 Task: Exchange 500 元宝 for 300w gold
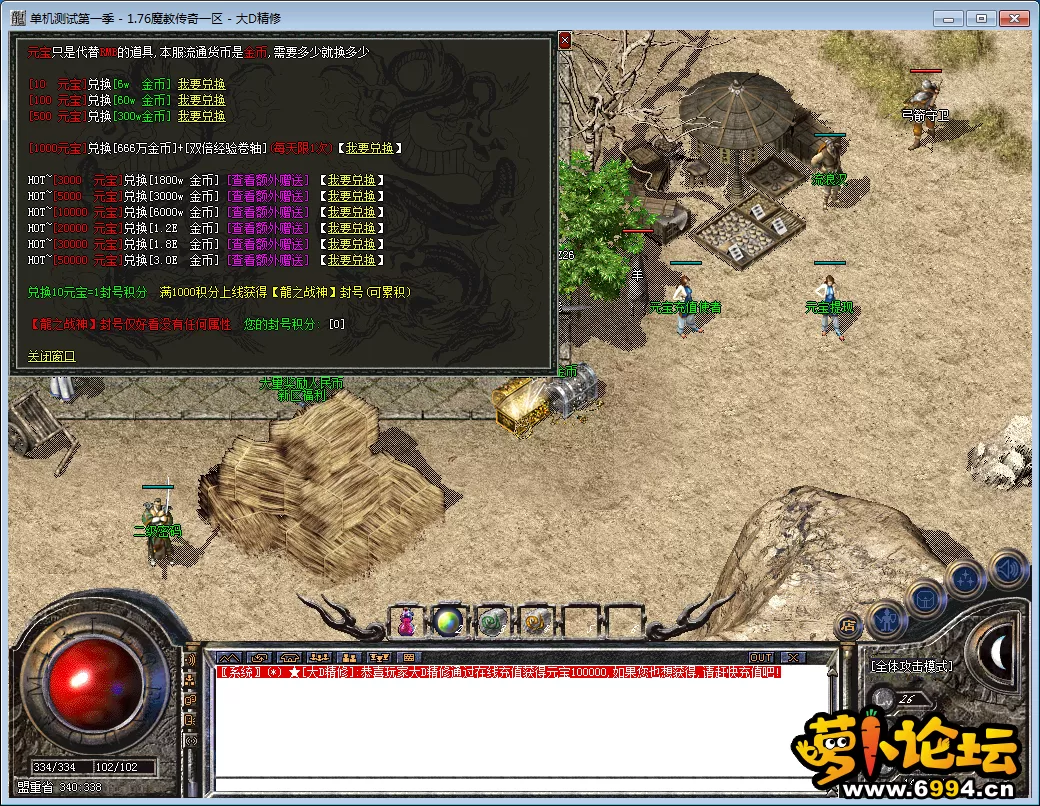coord(201,116)
